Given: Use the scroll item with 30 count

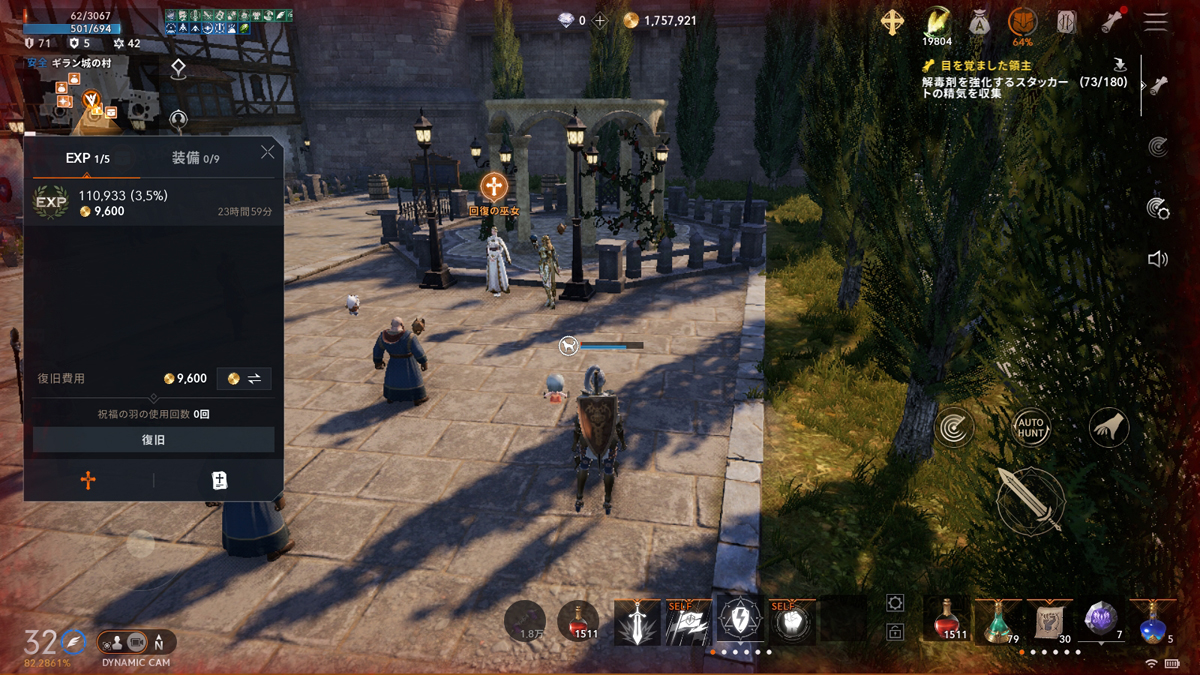Looking at the screenshot, I should point(1051,620).
